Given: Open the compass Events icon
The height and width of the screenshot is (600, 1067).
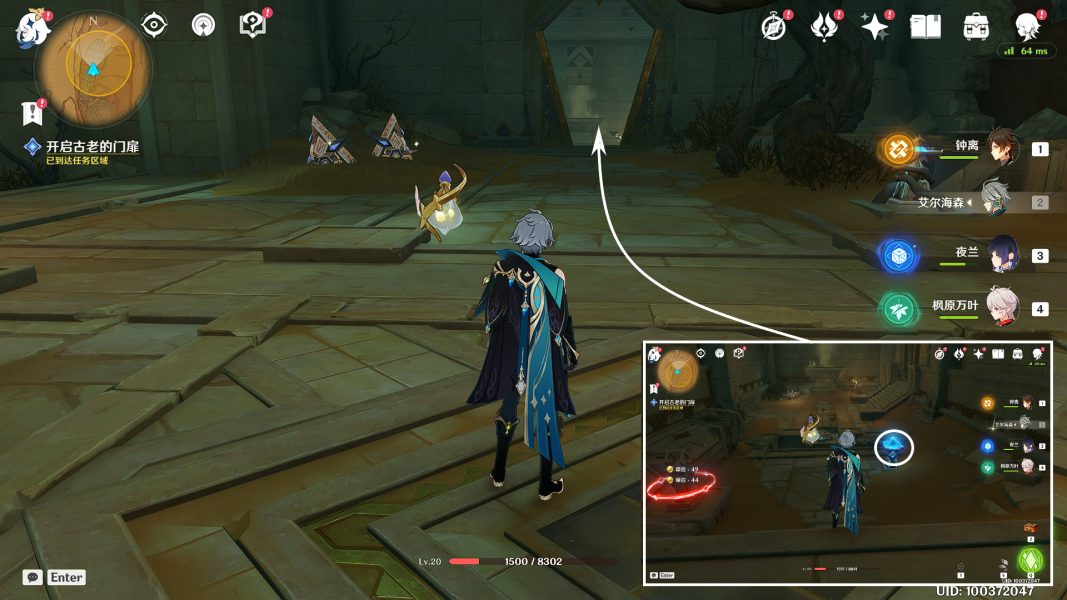Looking at the screenshot, I should click(x=774, y=27).
